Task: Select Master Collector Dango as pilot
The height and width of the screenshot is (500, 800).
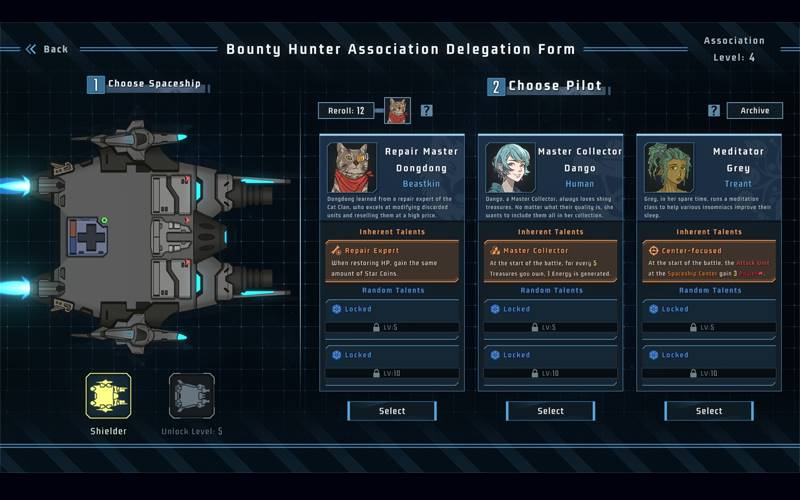Action: coord(550,411)
